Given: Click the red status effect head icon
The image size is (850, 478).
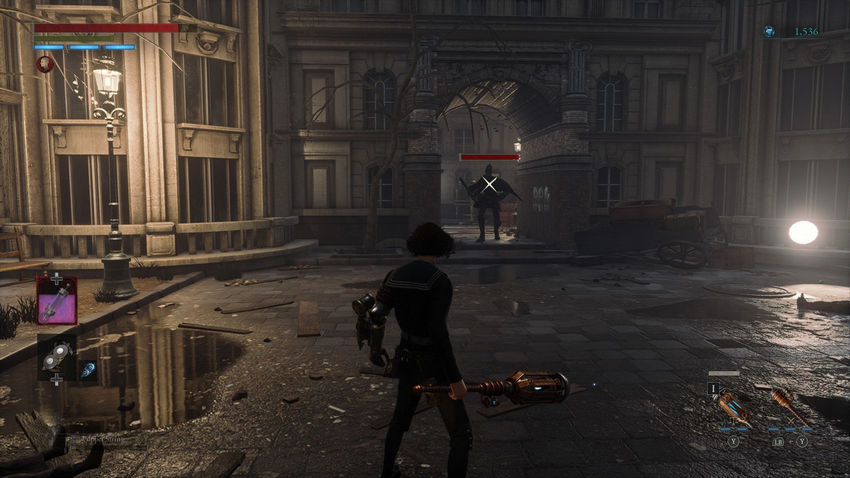Looking at the screenshot, I should click(44, 63).
